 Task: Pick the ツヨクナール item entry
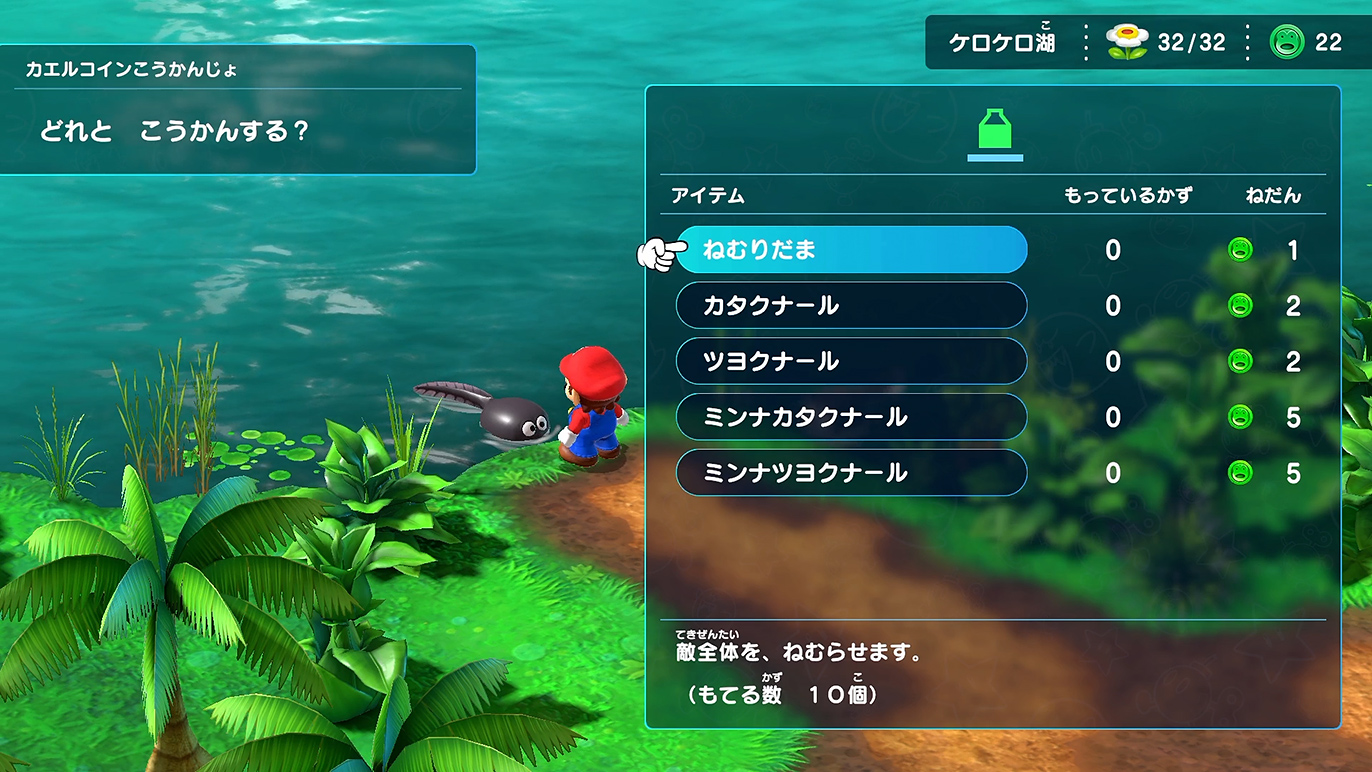click(x=851, y=362)
